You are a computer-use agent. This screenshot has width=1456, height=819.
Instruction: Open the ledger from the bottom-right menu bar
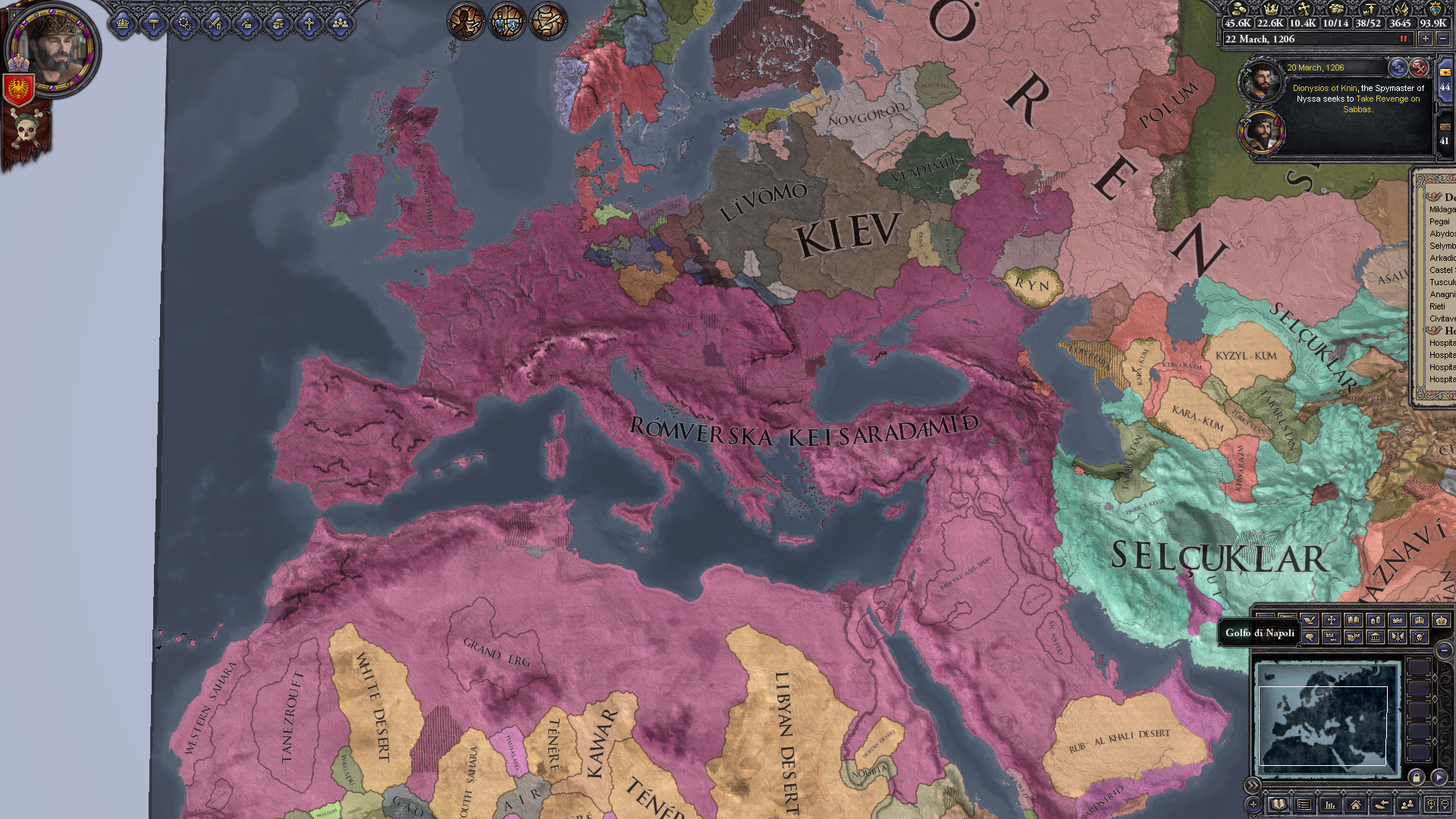coord(1279,805)
